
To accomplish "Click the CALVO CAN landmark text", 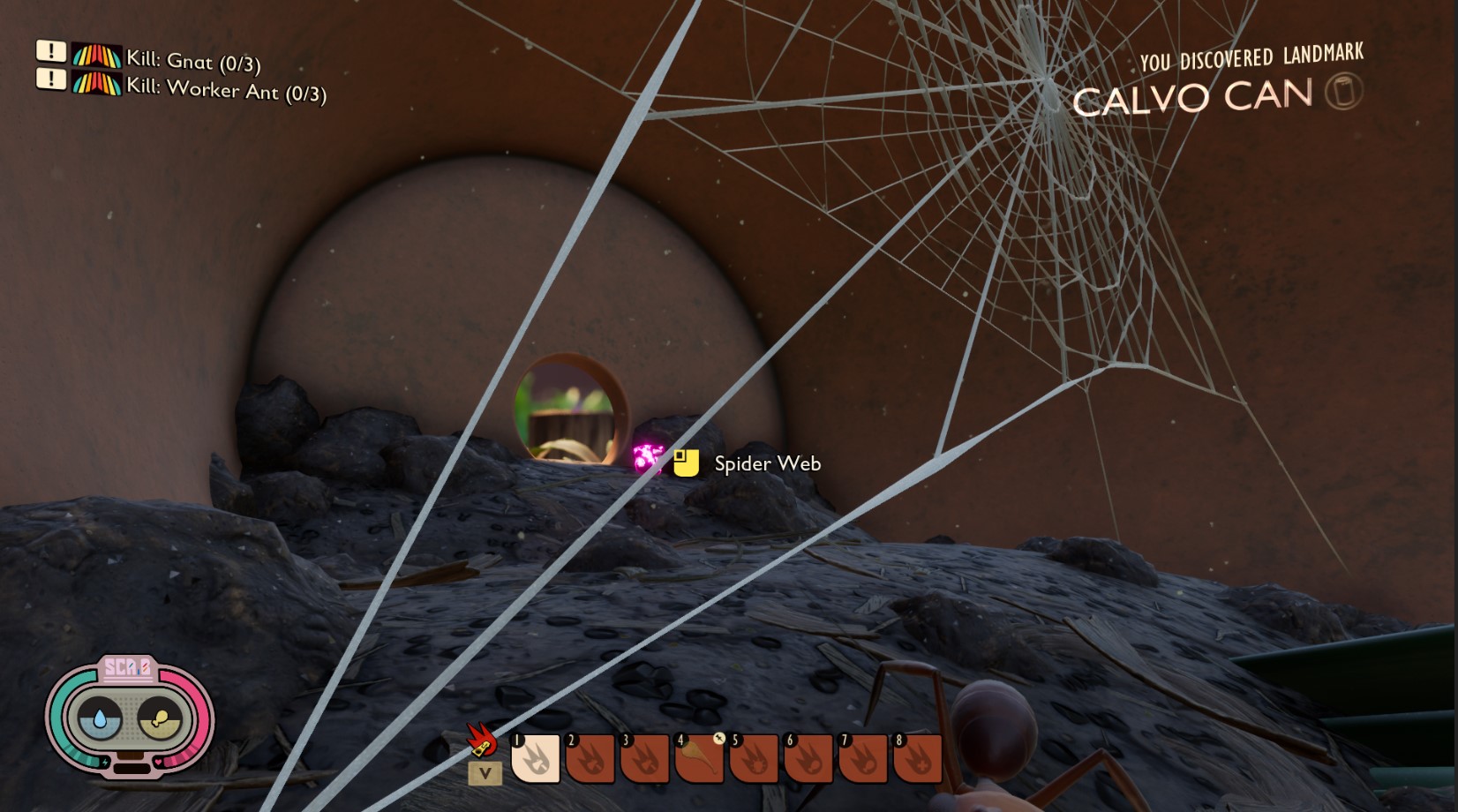I will point(1191,97).
